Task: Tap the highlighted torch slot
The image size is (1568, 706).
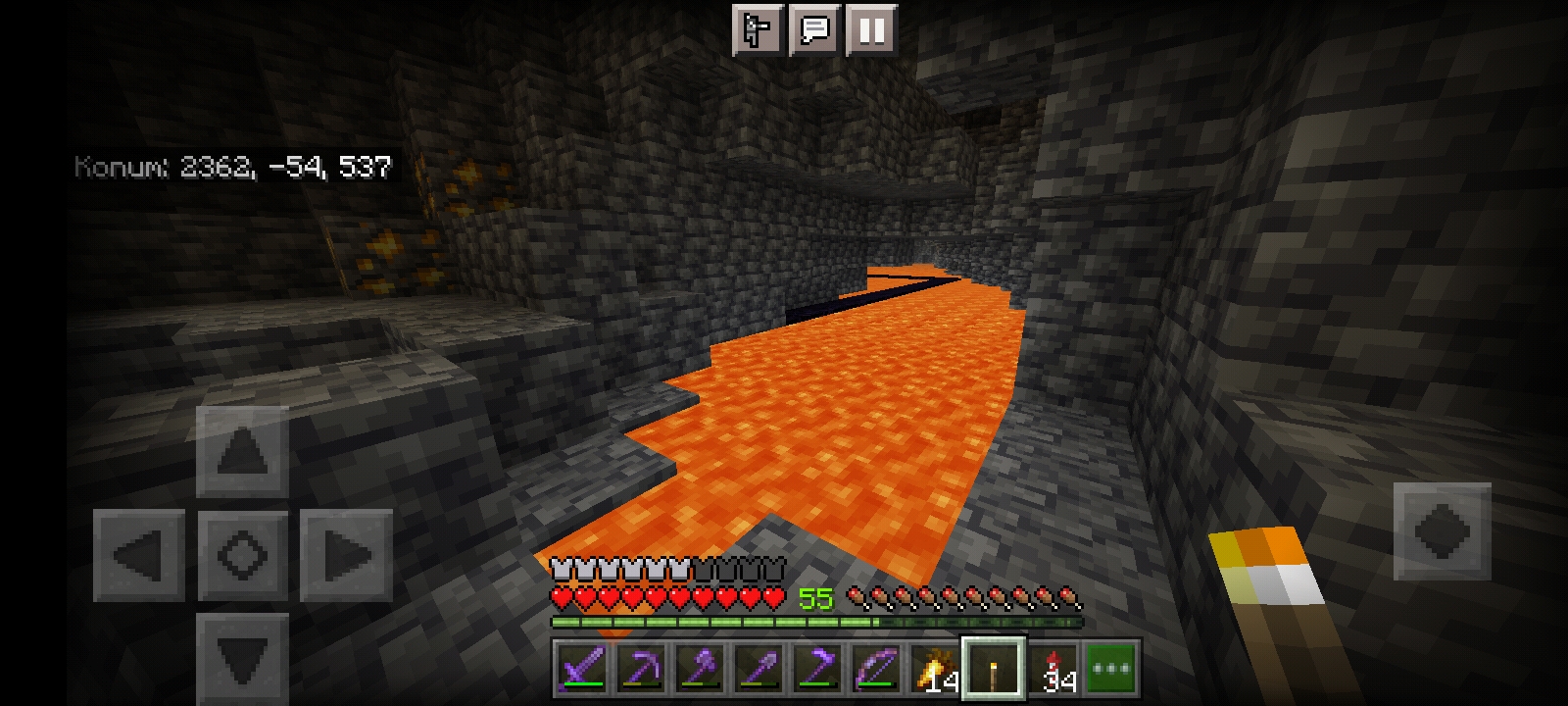Action: (994, 669)
